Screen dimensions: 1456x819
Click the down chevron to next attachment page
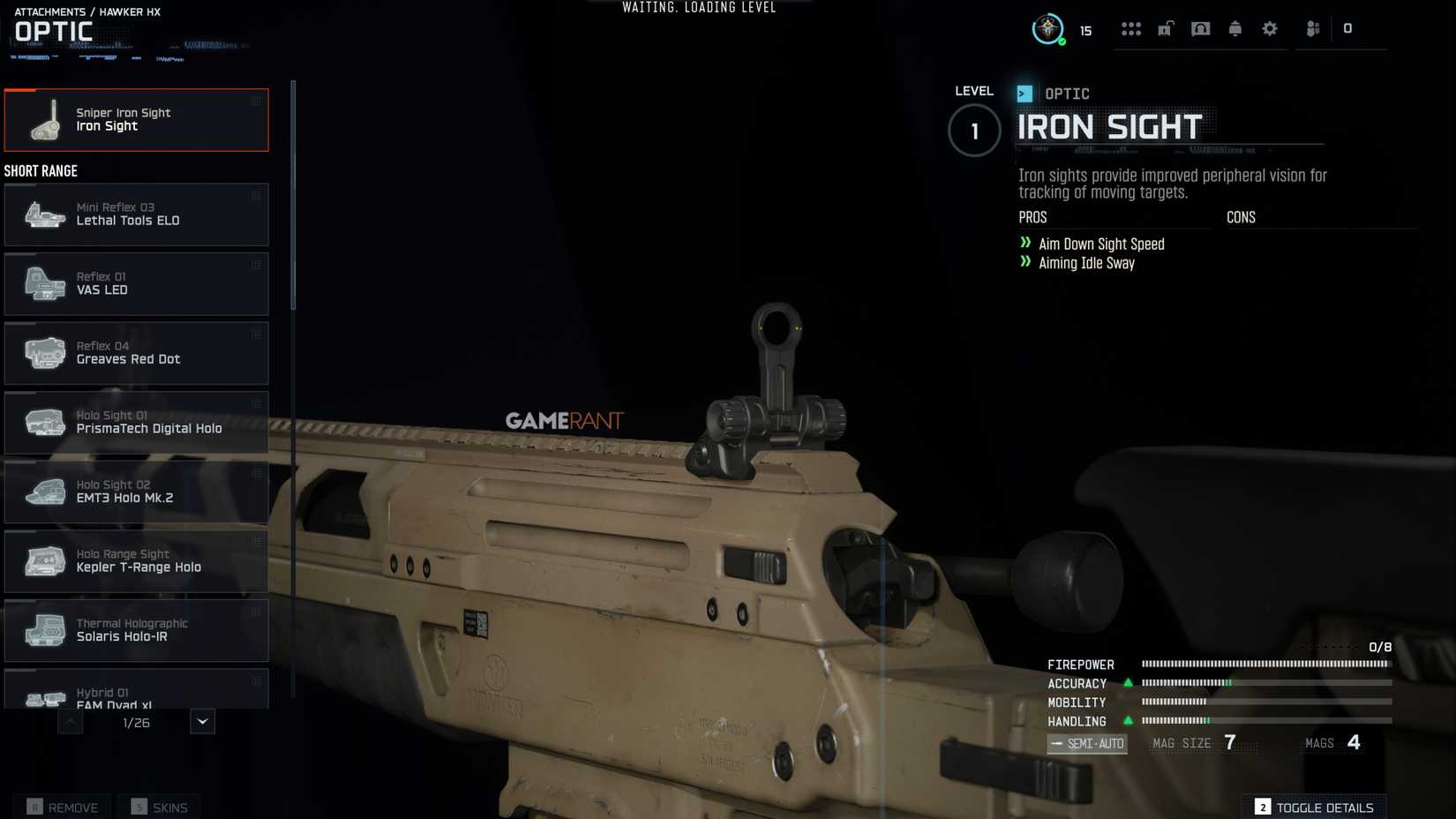[201, 721]
